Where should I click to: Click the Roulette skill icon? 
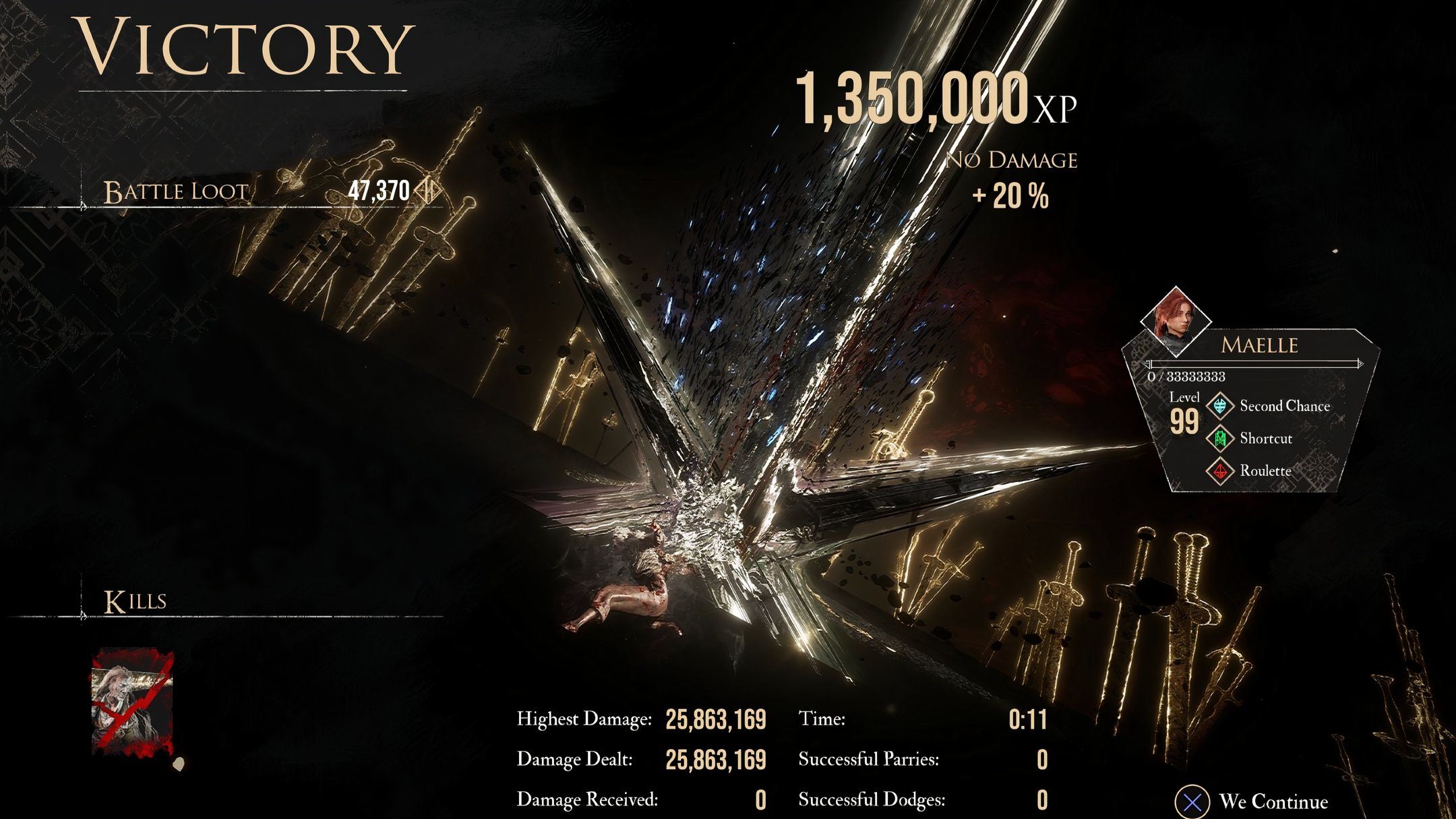pos(1219,471)
